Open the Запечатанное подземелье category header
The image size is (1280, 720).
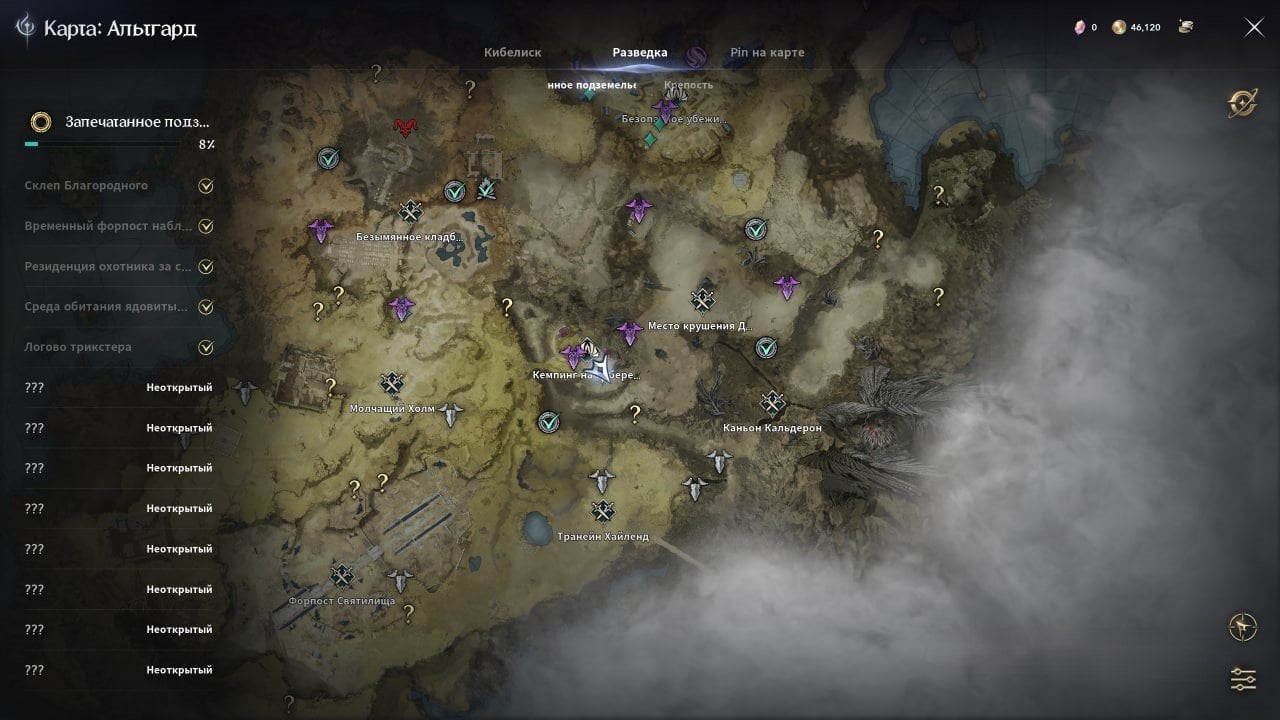(120, 122)
